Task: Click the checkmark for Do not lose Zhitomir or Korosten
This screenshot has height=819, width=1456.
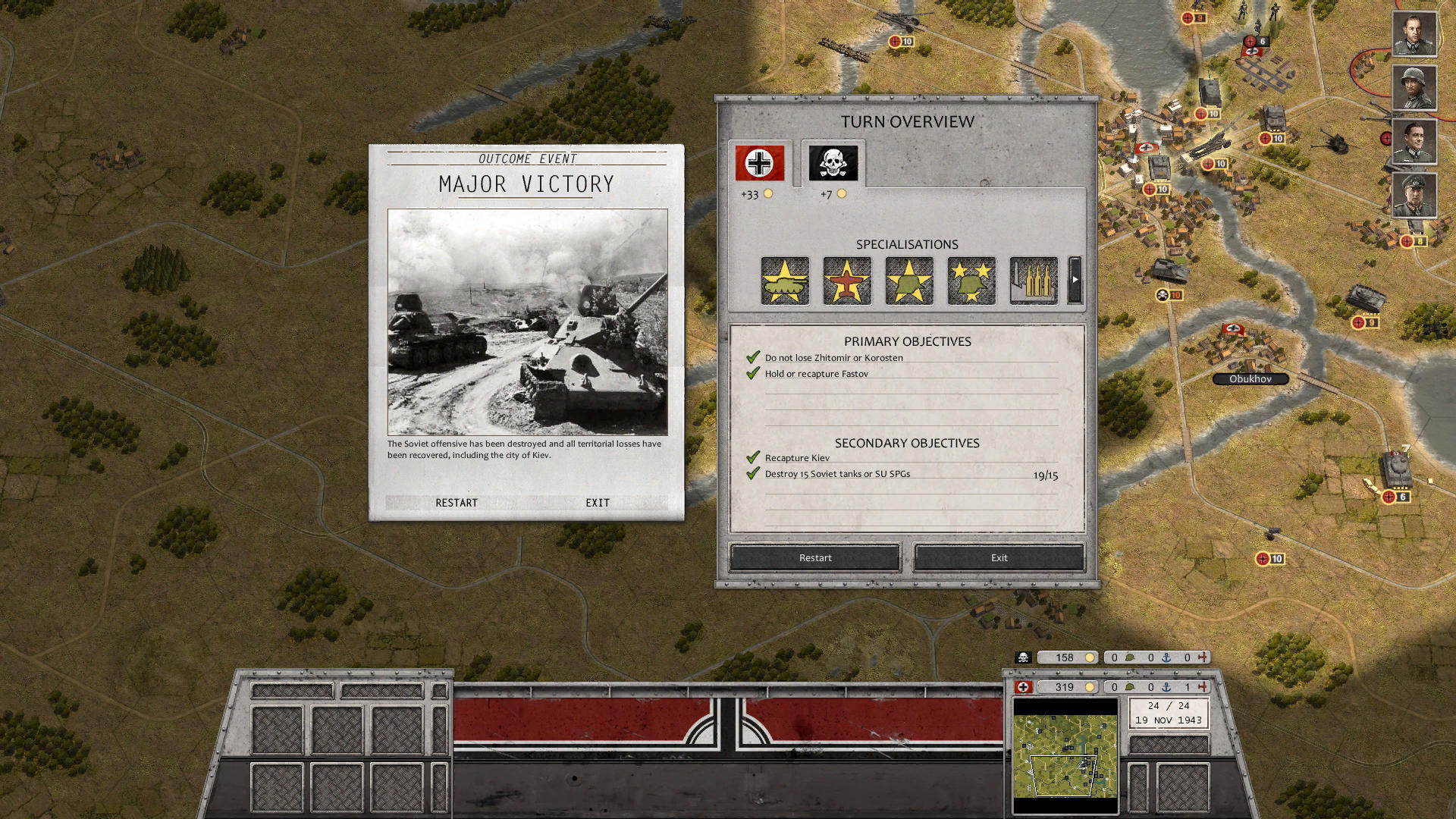Action: 753,356
